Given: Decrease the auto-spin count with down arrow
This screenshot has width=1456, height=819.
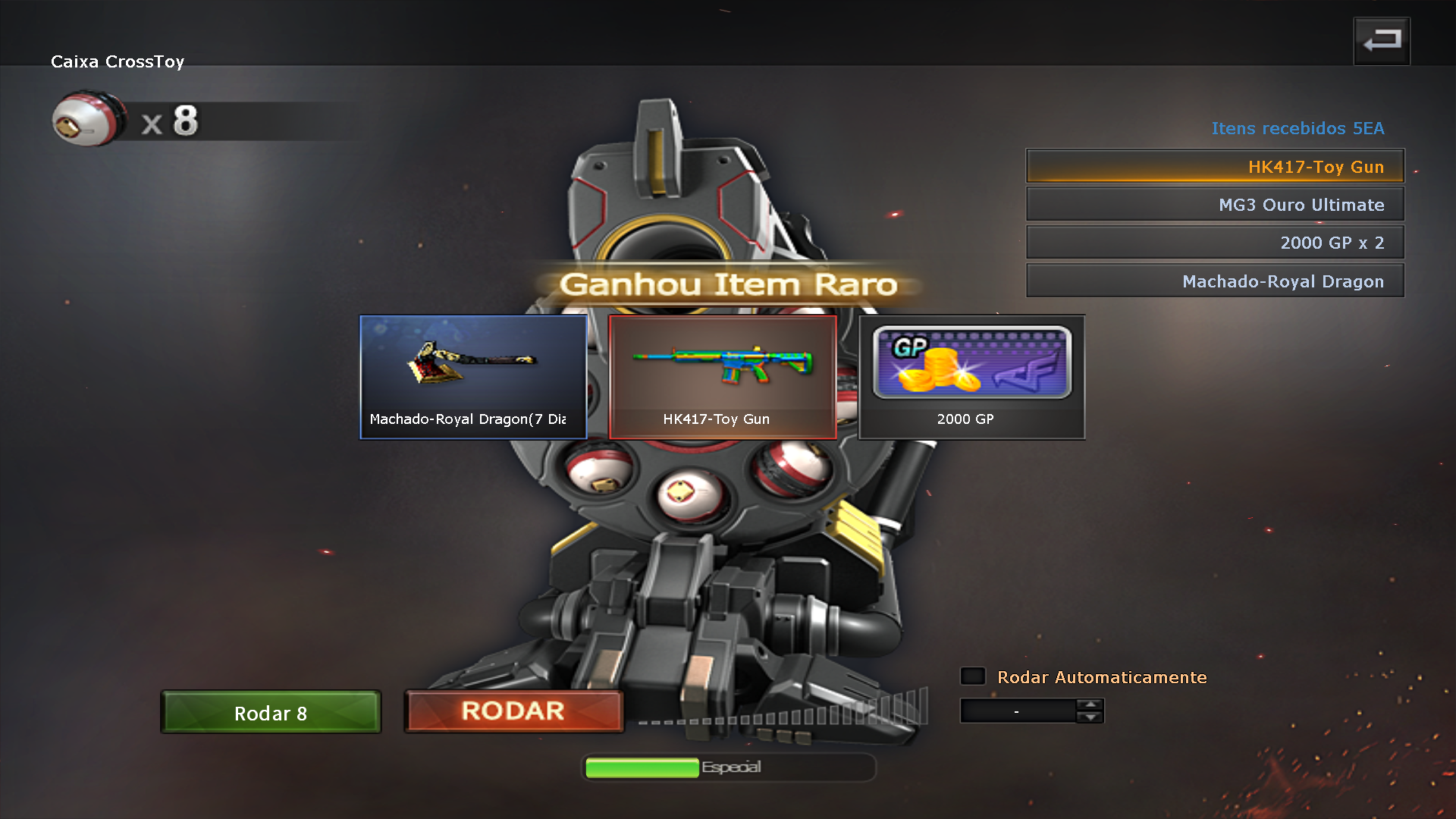Looking at the screenshot, I should click(x=1090, y=717).
